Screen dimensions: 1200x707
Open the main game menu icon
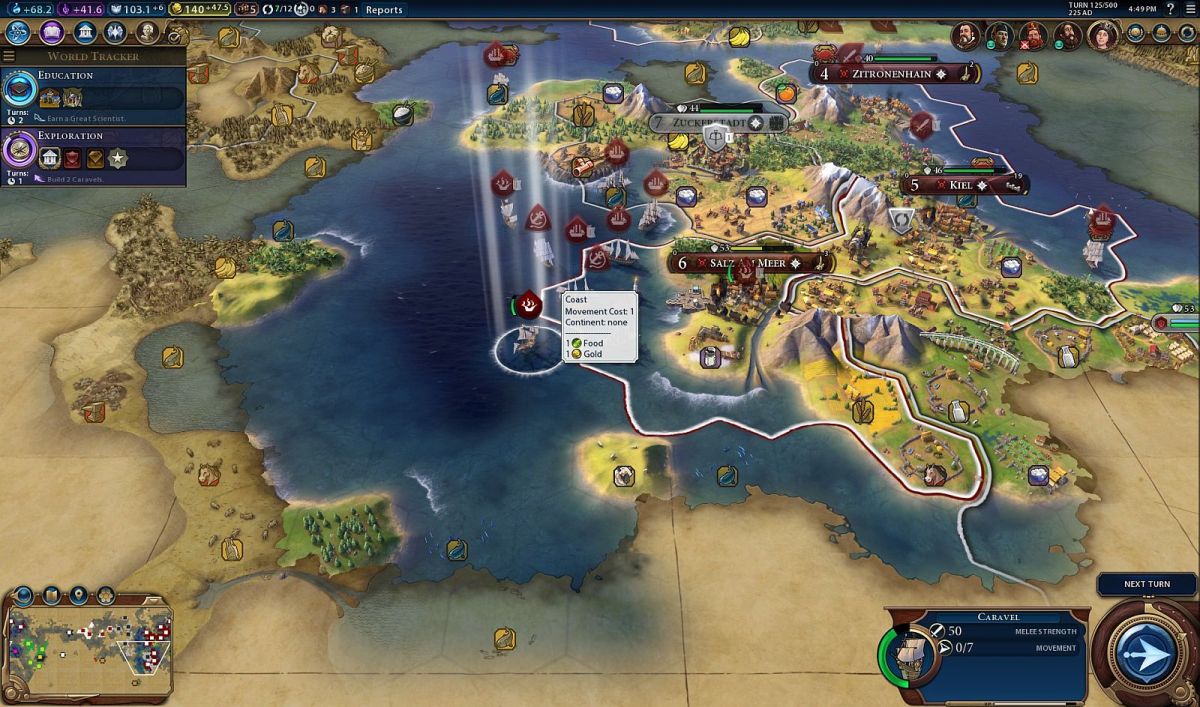tap(1189, 9)
